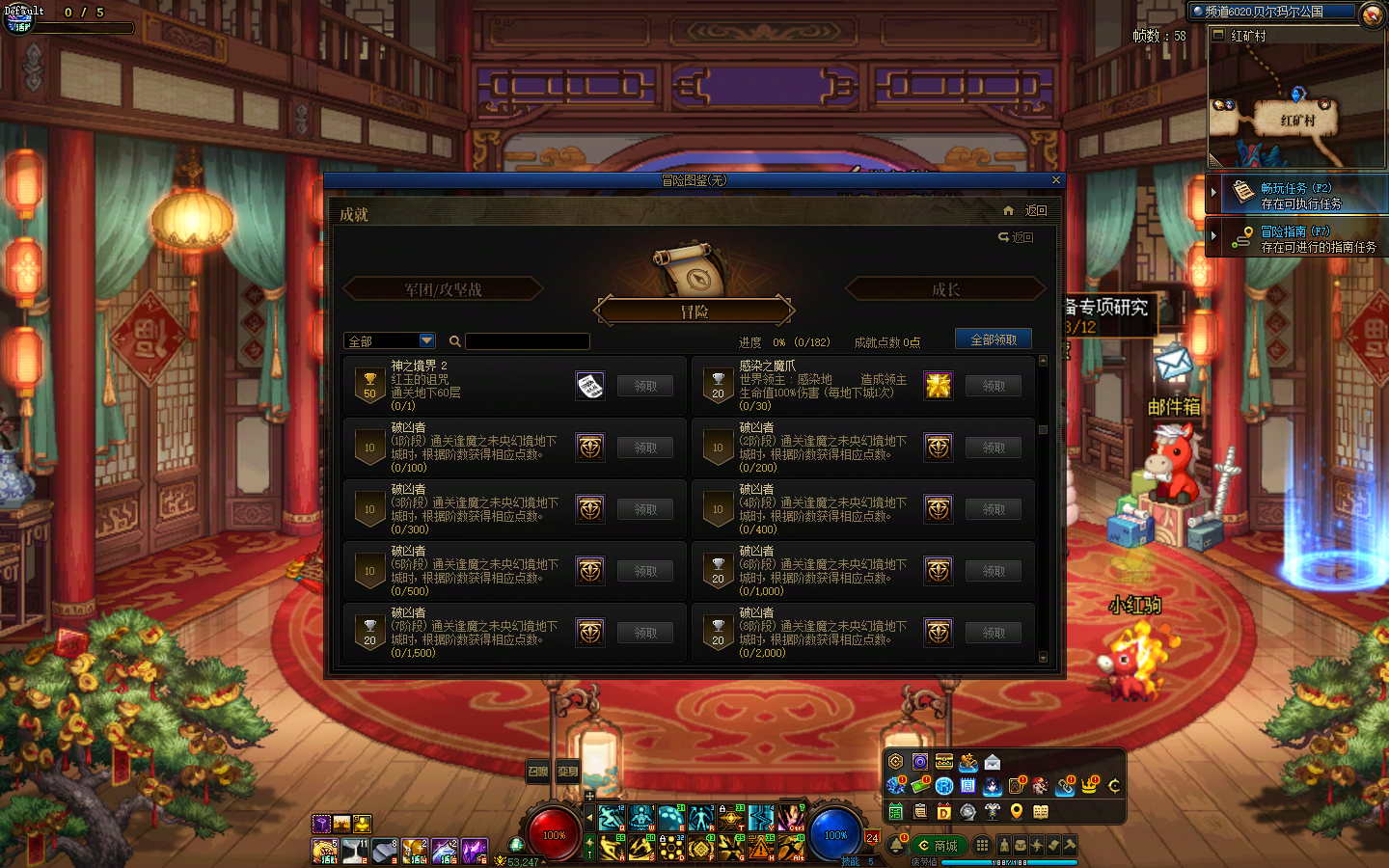Open the 全部 filter dropdown
1389x868 pixels.
(x=426, y=340)
